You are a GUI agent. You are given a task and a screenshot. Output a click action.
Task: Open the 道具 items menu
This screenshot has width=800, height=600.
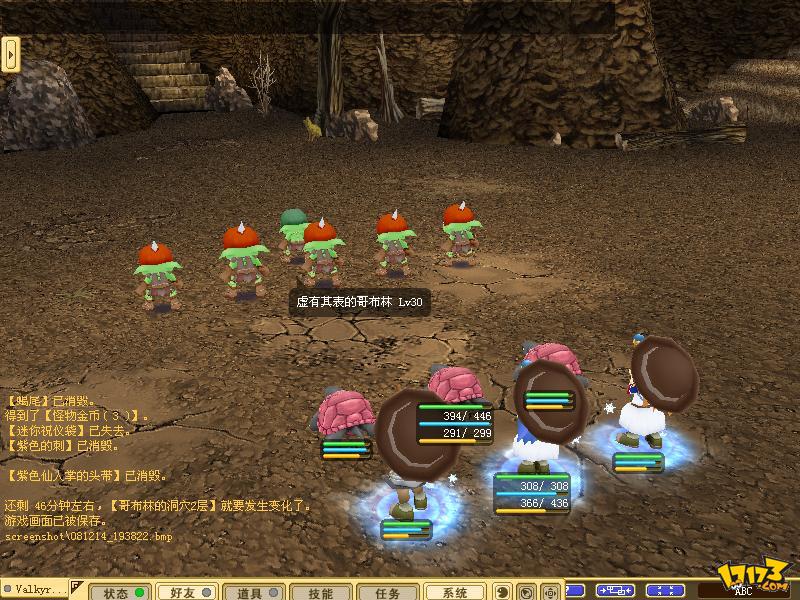(254, 592)
